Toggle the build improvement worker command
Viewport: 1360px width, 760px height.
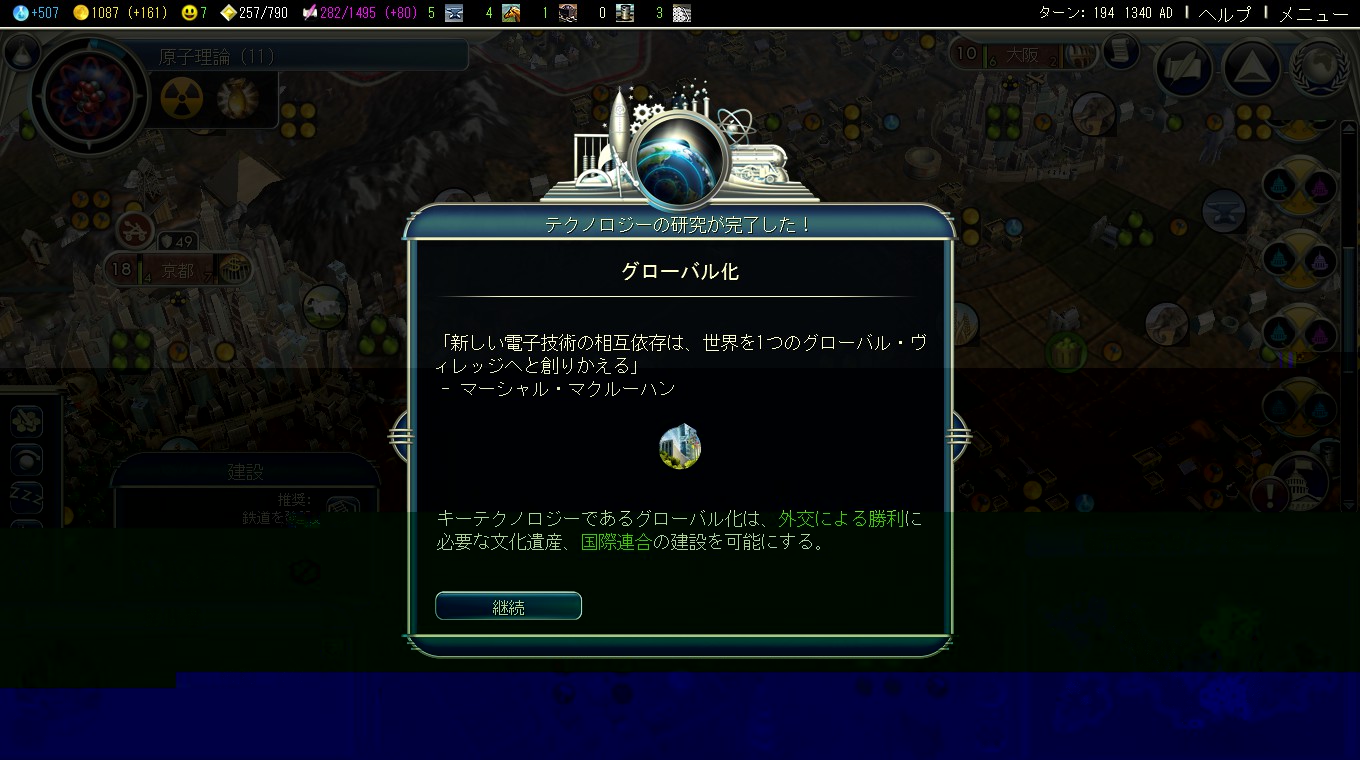(26, 422)
